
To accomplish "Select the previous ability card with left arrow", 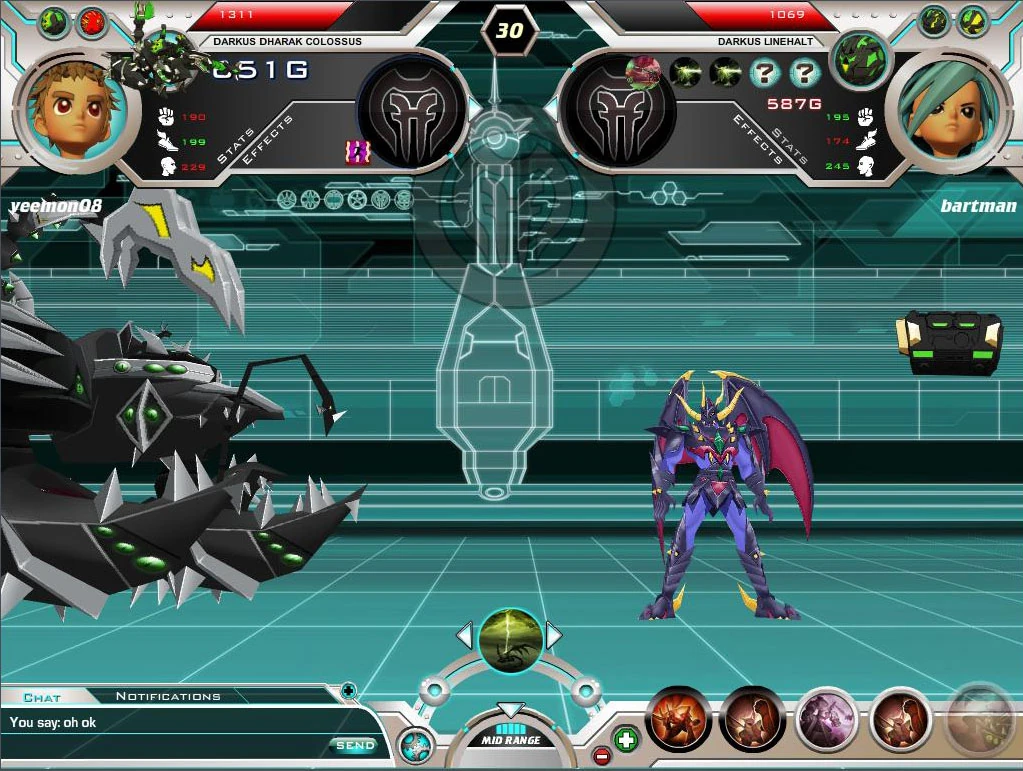I will [x=464, y=635].
